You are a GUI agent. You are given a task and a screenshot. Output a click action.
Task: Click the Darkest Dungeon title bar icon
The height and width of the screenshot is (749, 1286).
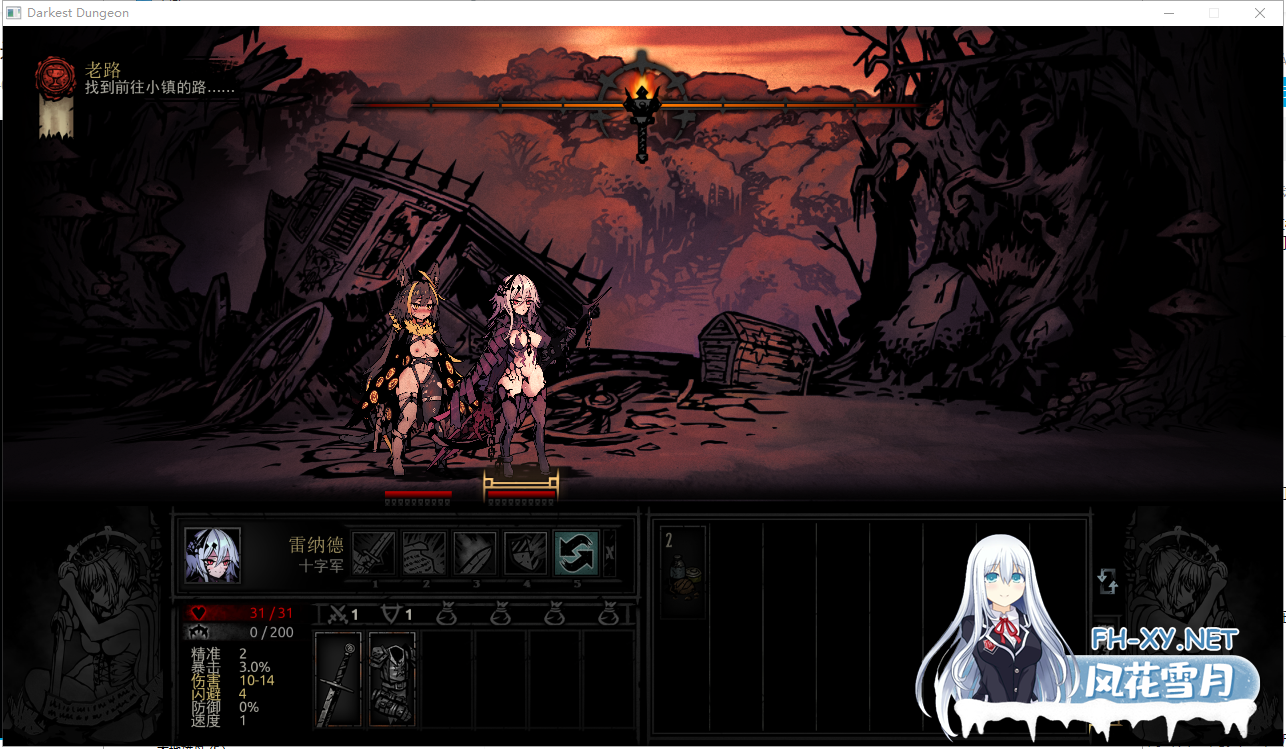14,12
